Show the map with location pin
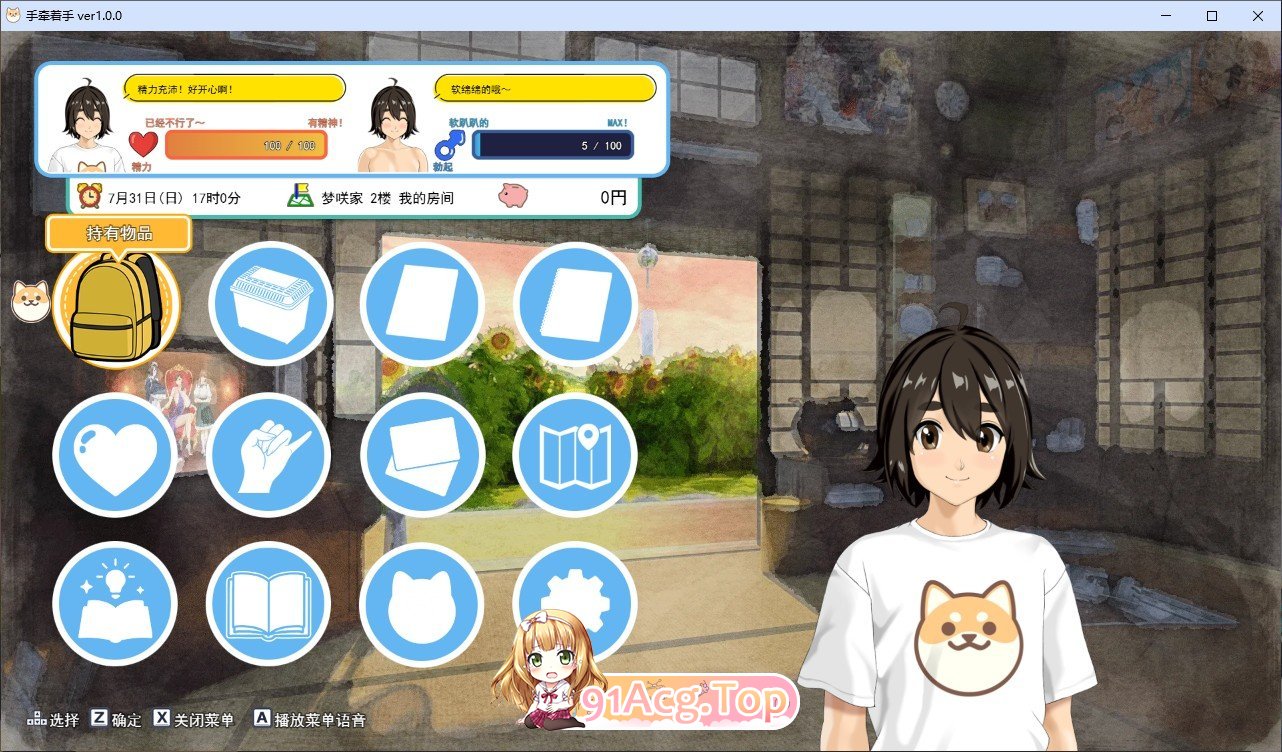 575,455
